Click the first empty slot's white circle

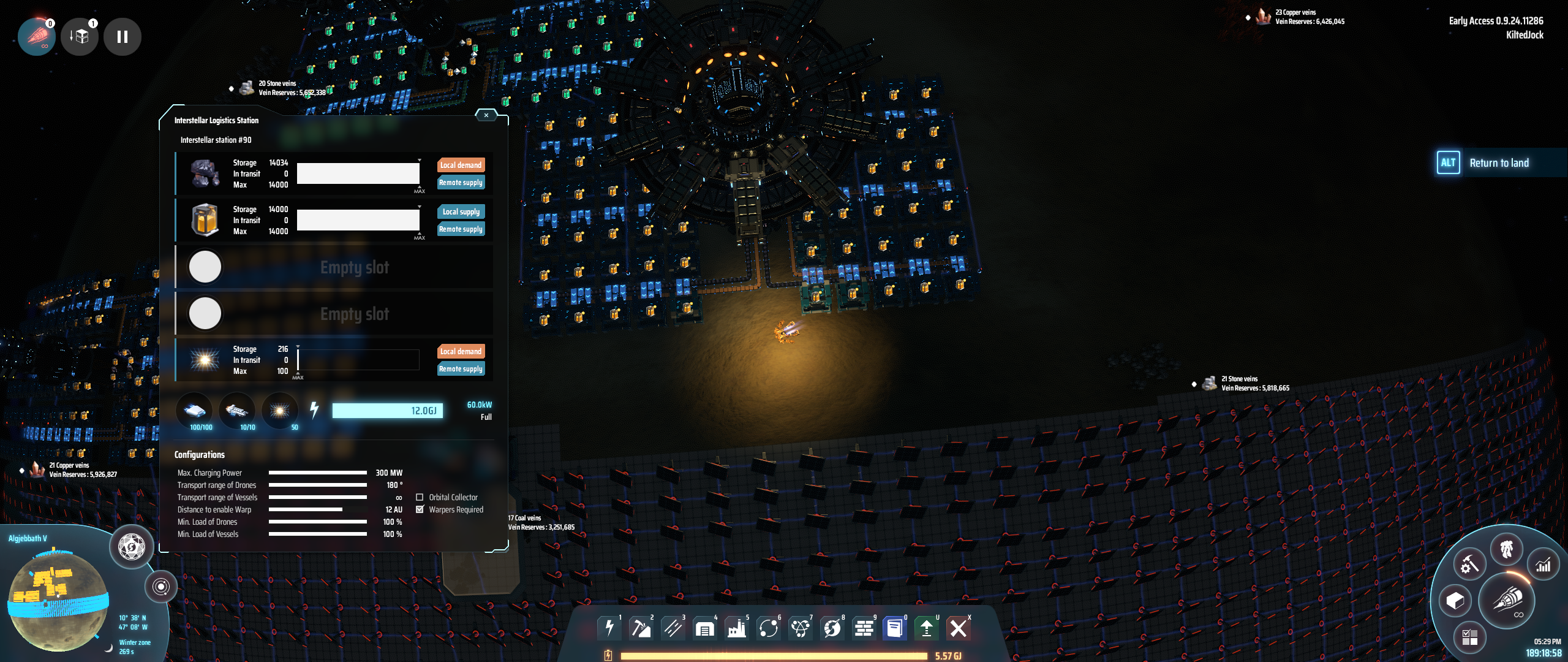pos(205,267)
